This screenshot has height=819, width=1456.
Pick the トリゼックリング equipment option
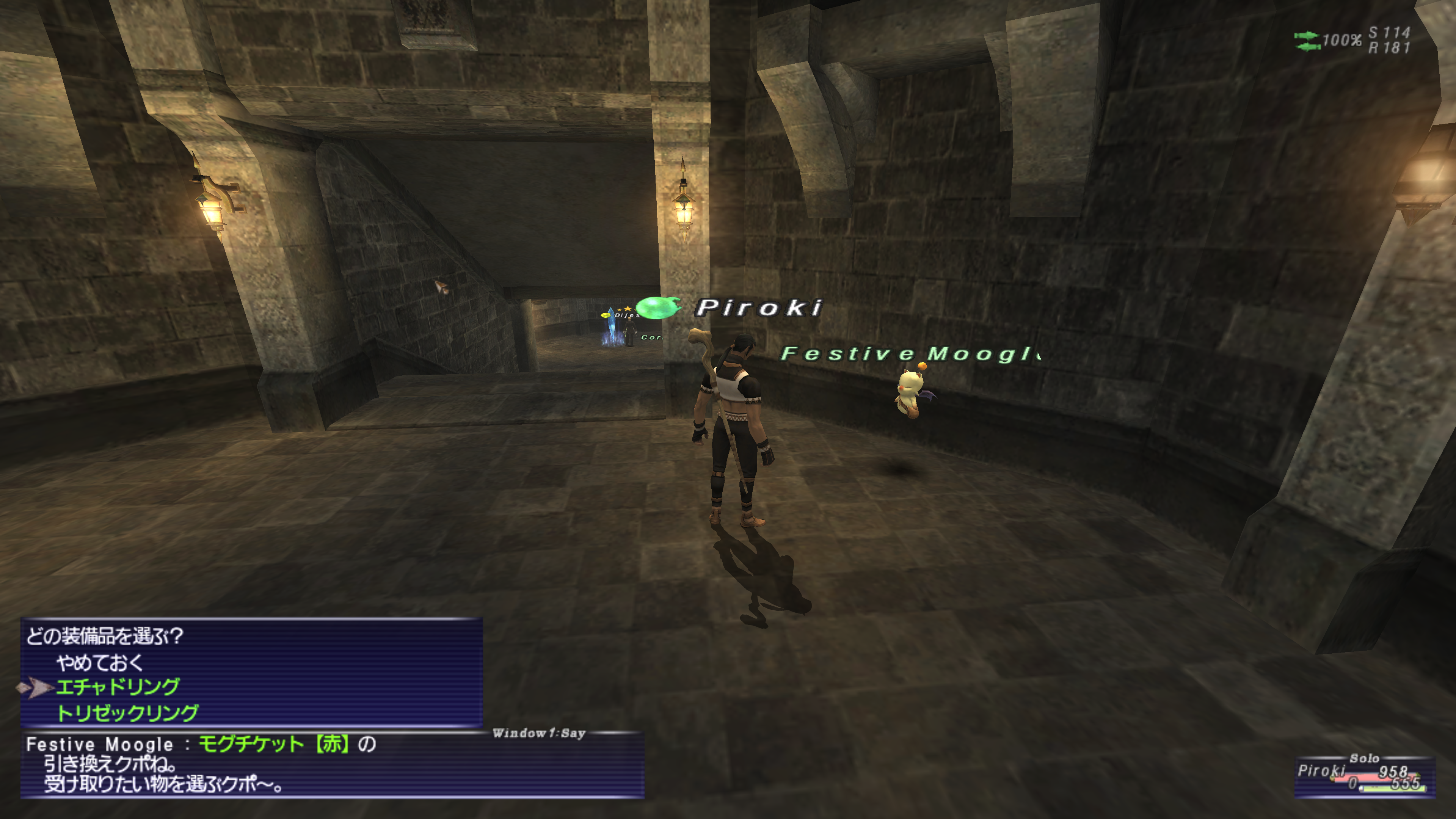(x=128, y=713)
